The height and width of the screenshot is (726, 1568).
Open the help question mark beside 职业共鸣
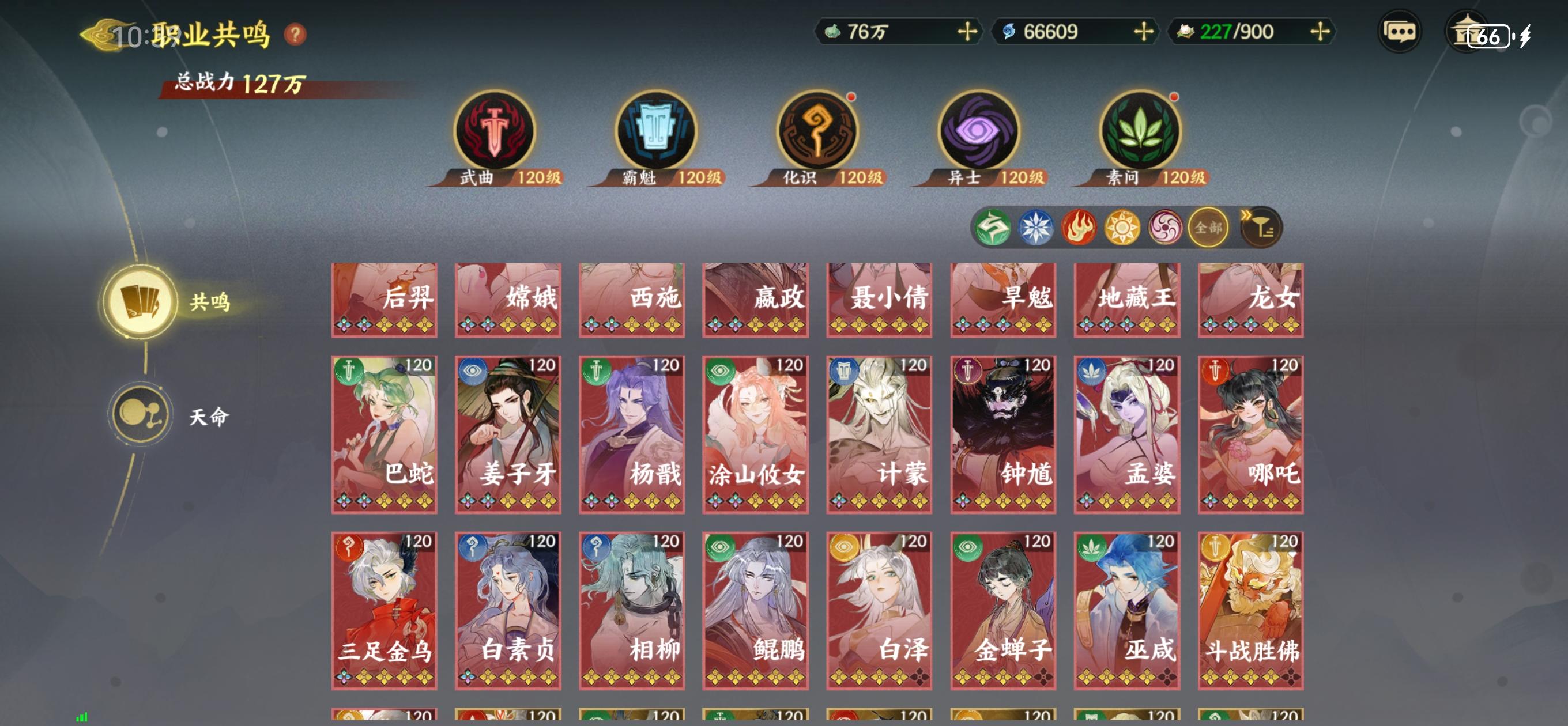[296, 34]
